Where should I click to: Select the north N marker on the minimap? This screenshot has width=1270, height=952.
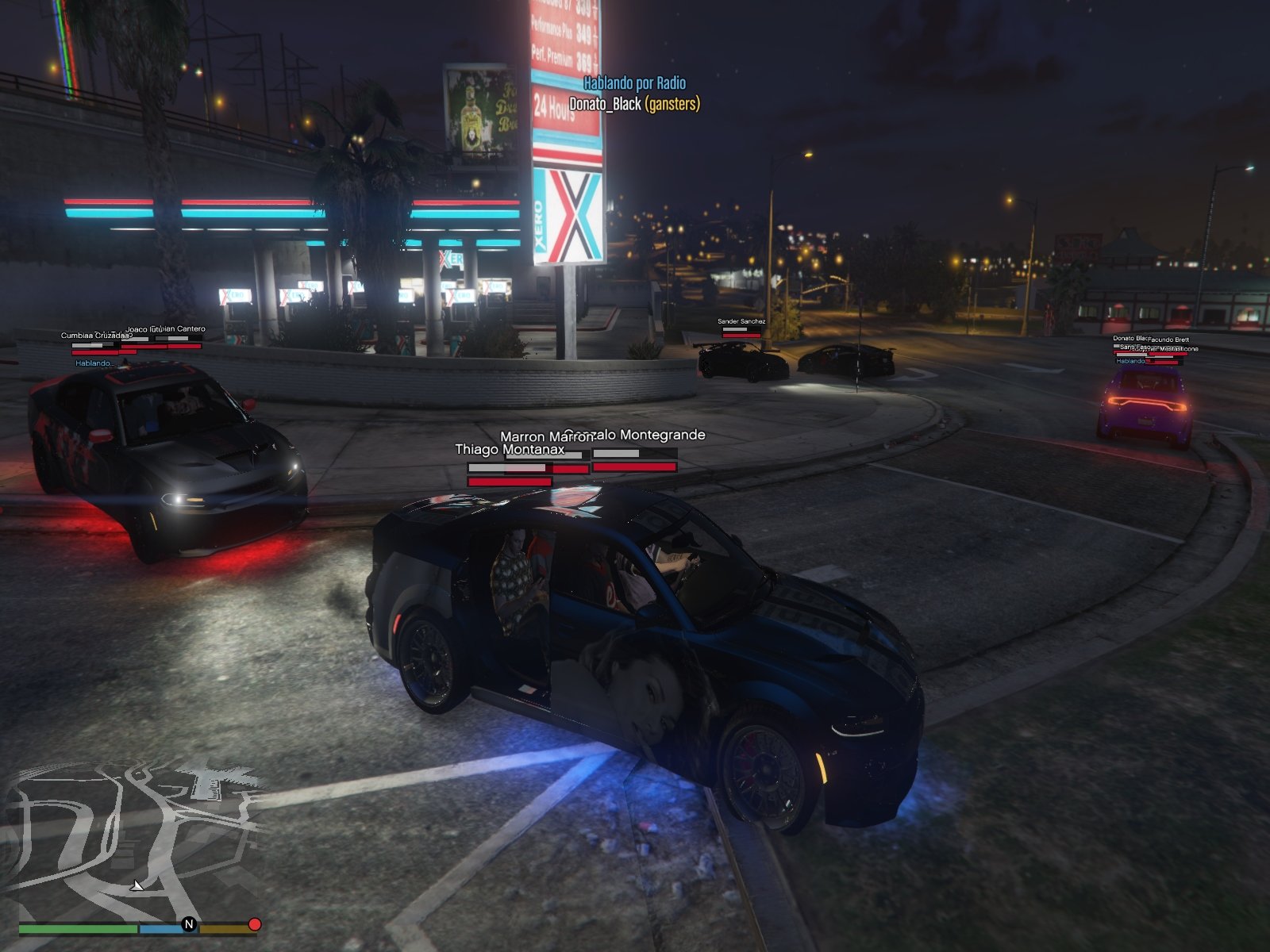point(189,923)
